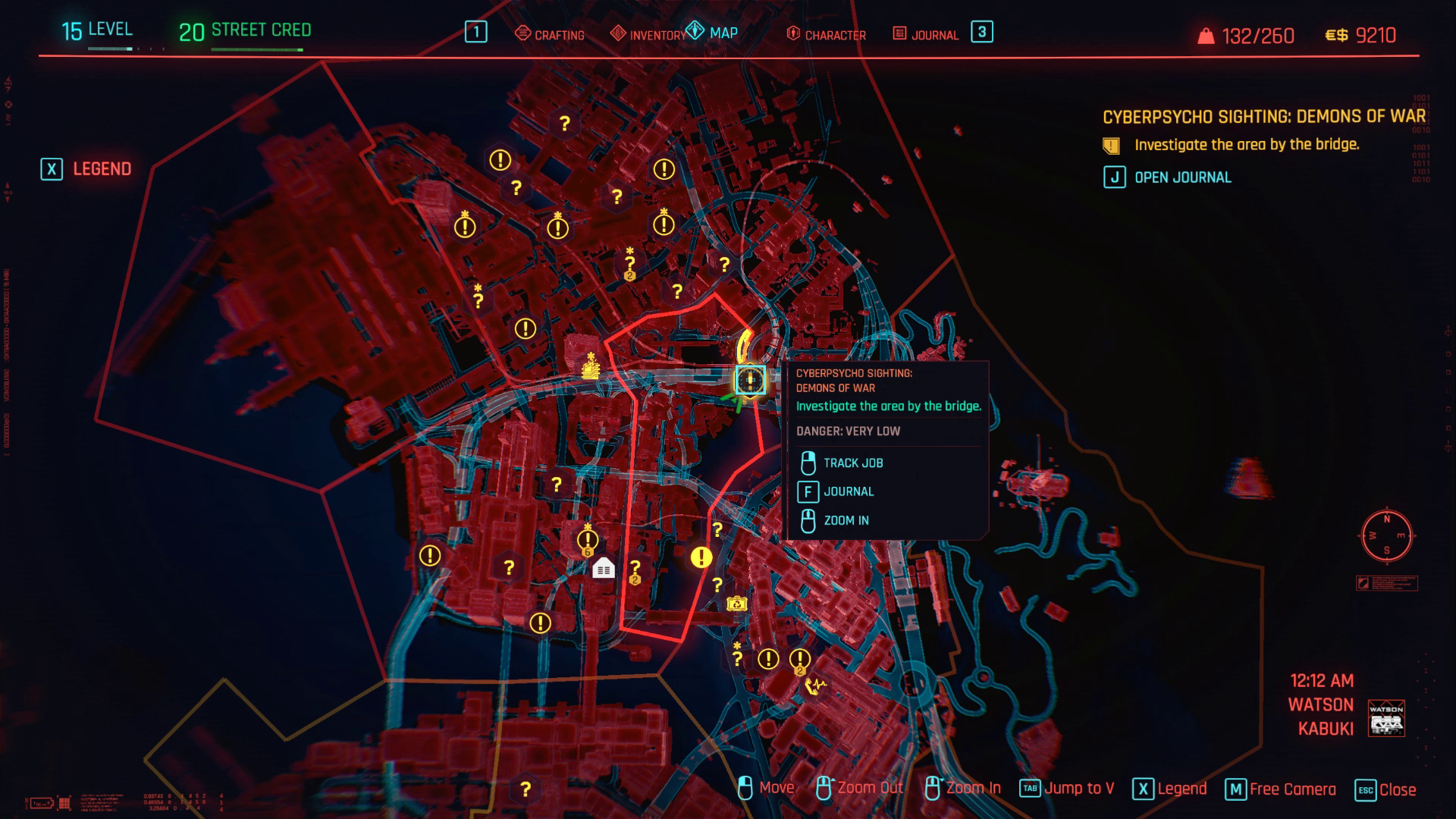Click V's apartment house icon
Viewport: 1456px width, 819px height.
pos(603,566)
